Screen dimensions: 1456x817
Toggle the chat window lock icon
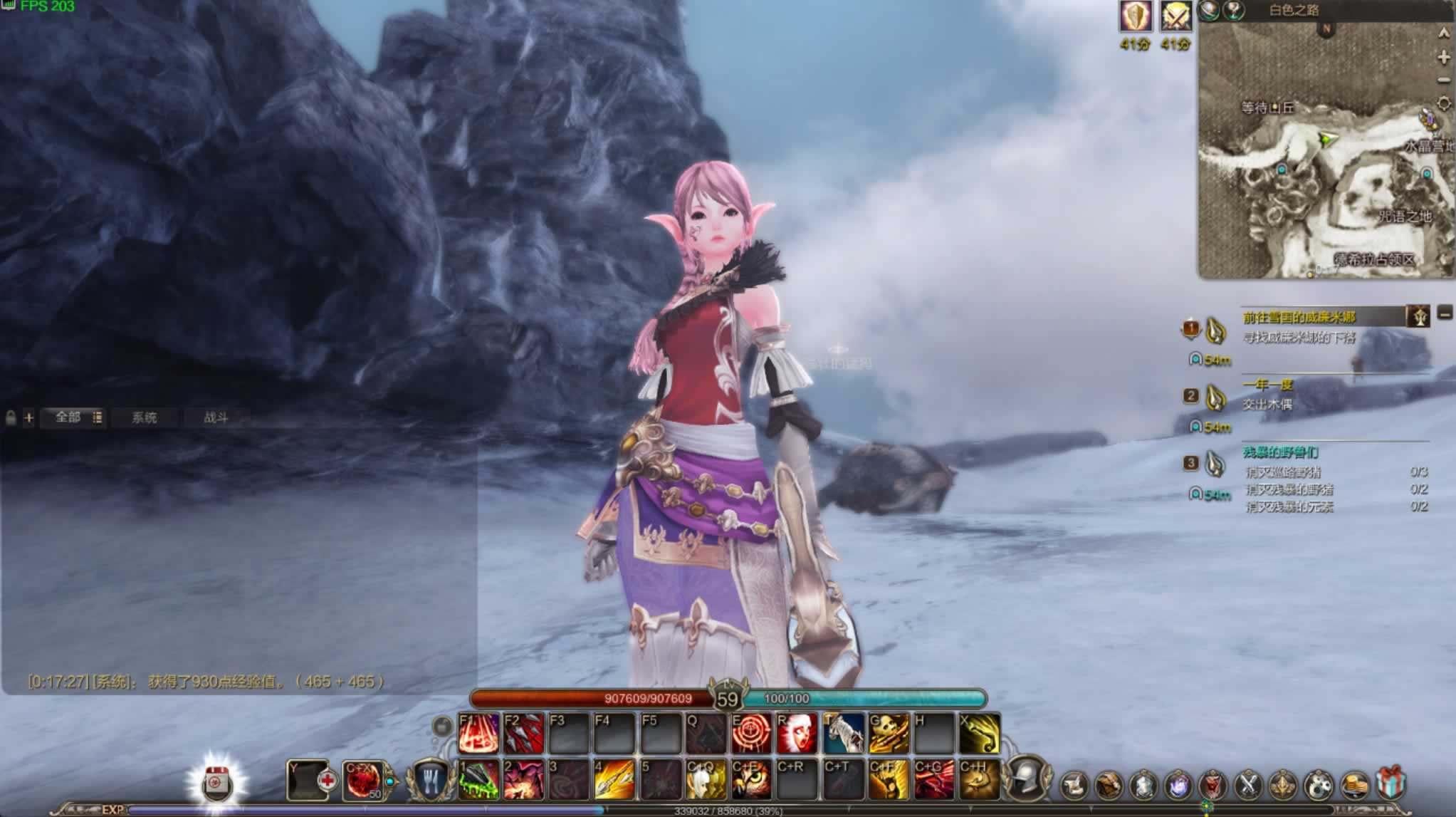[x=11, y=418]
